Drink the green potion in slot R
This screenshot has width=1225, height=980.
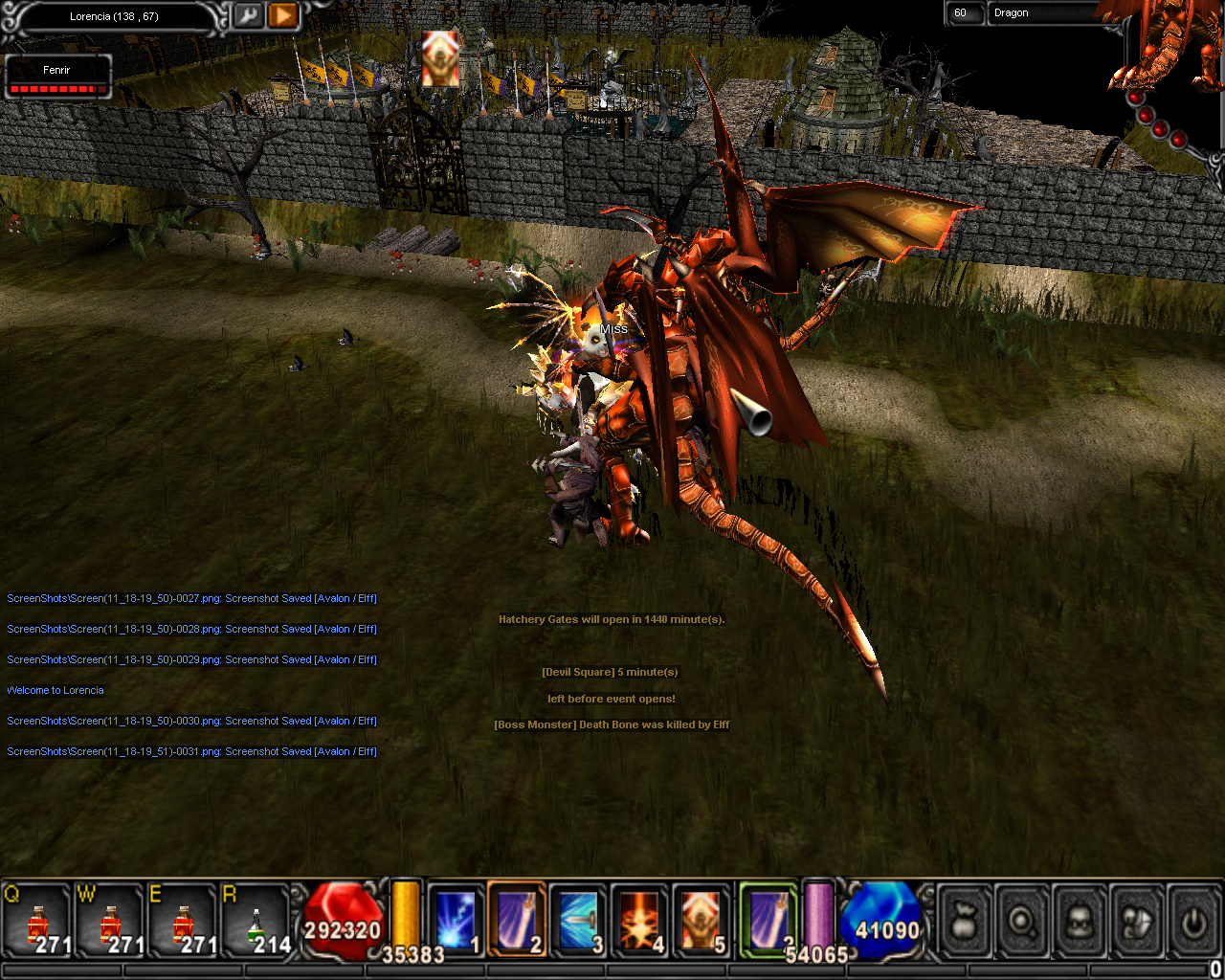(256, 922)
